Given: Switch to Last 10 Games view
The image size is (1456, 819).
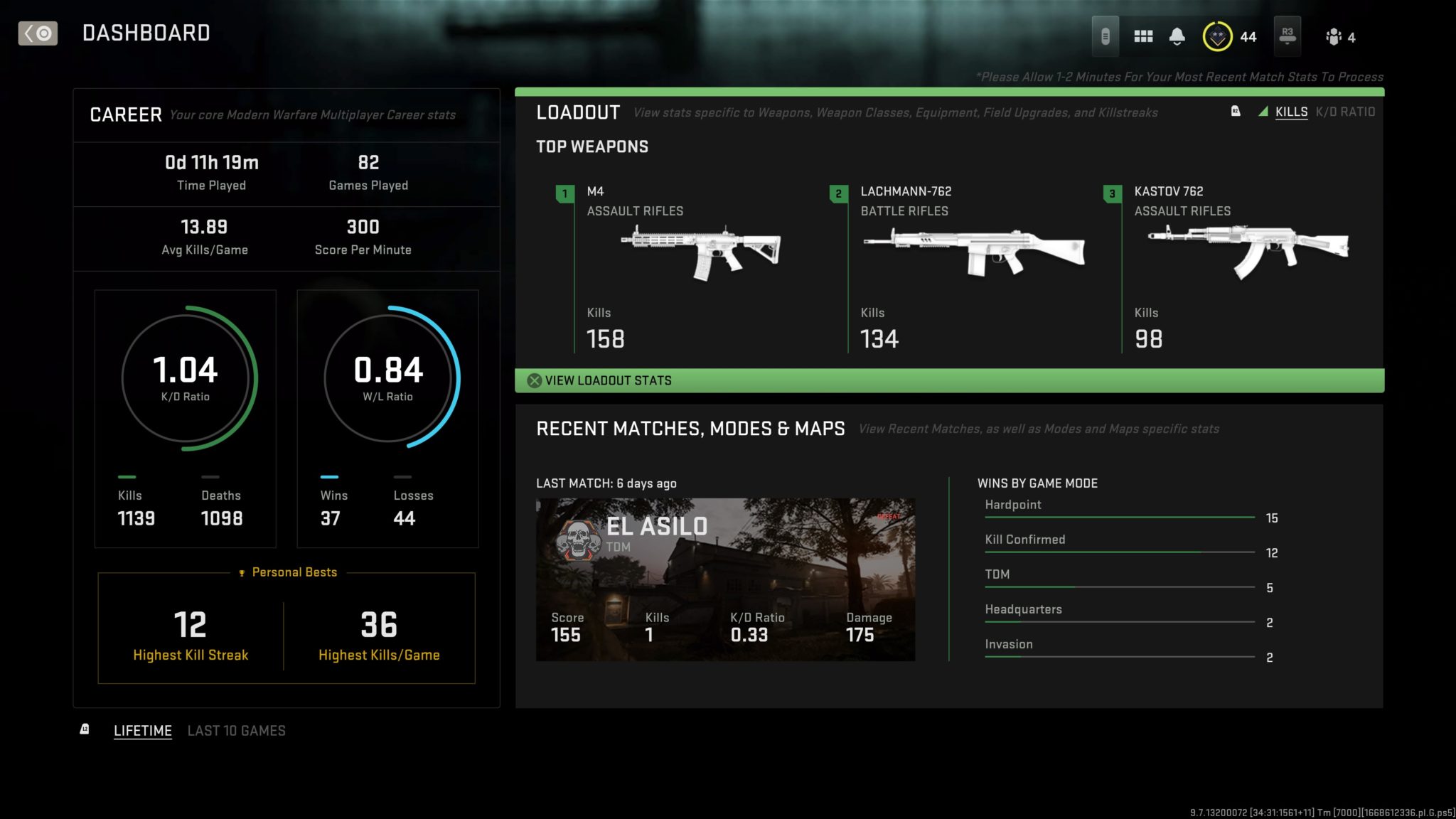Looking at the screenshot, I should 236,730.
